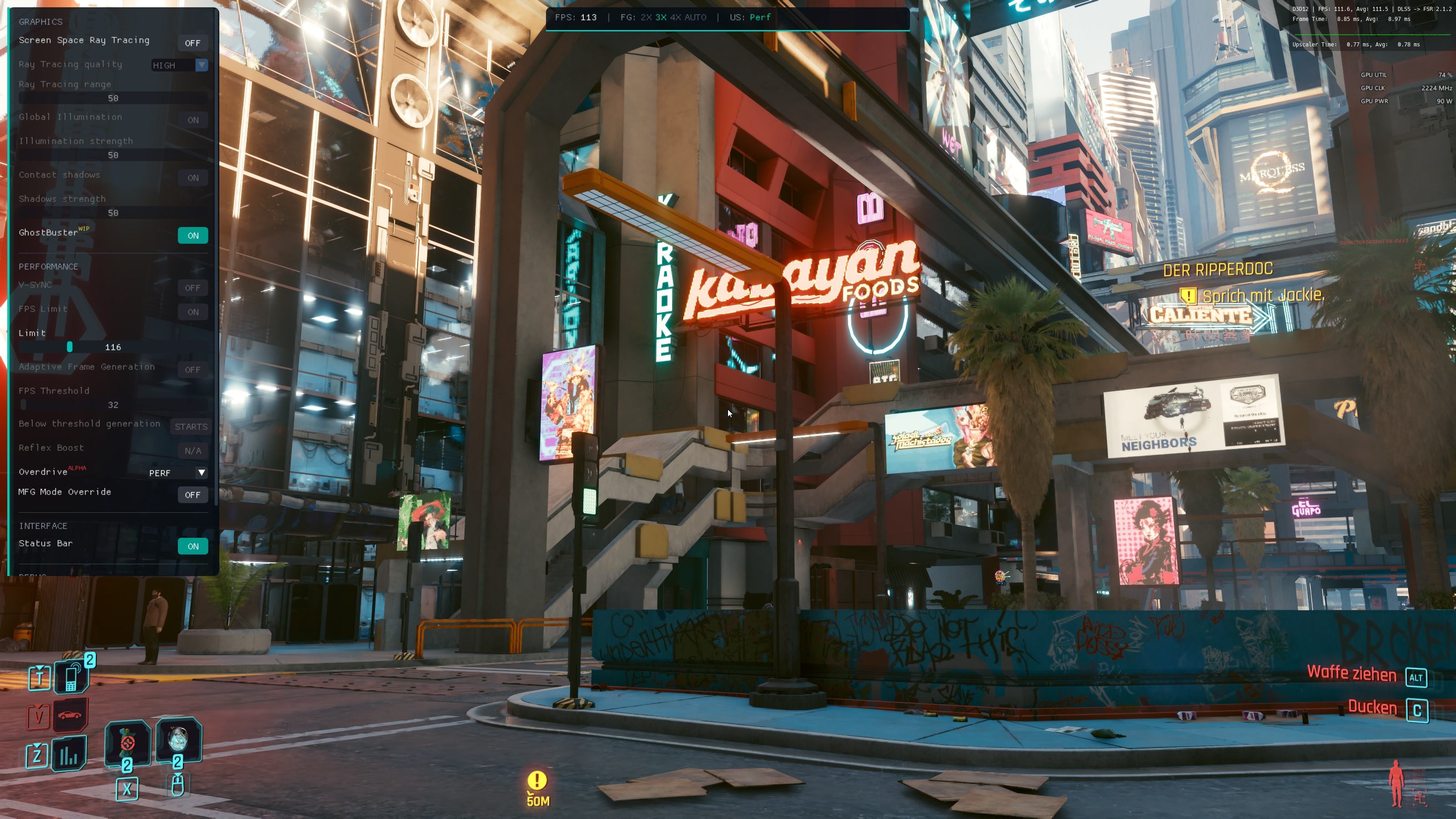Image resolution: width=1456 pixels, height=819 pixels.
Task: Select 2X frame generation in status bar
Action: click(646, 18)
